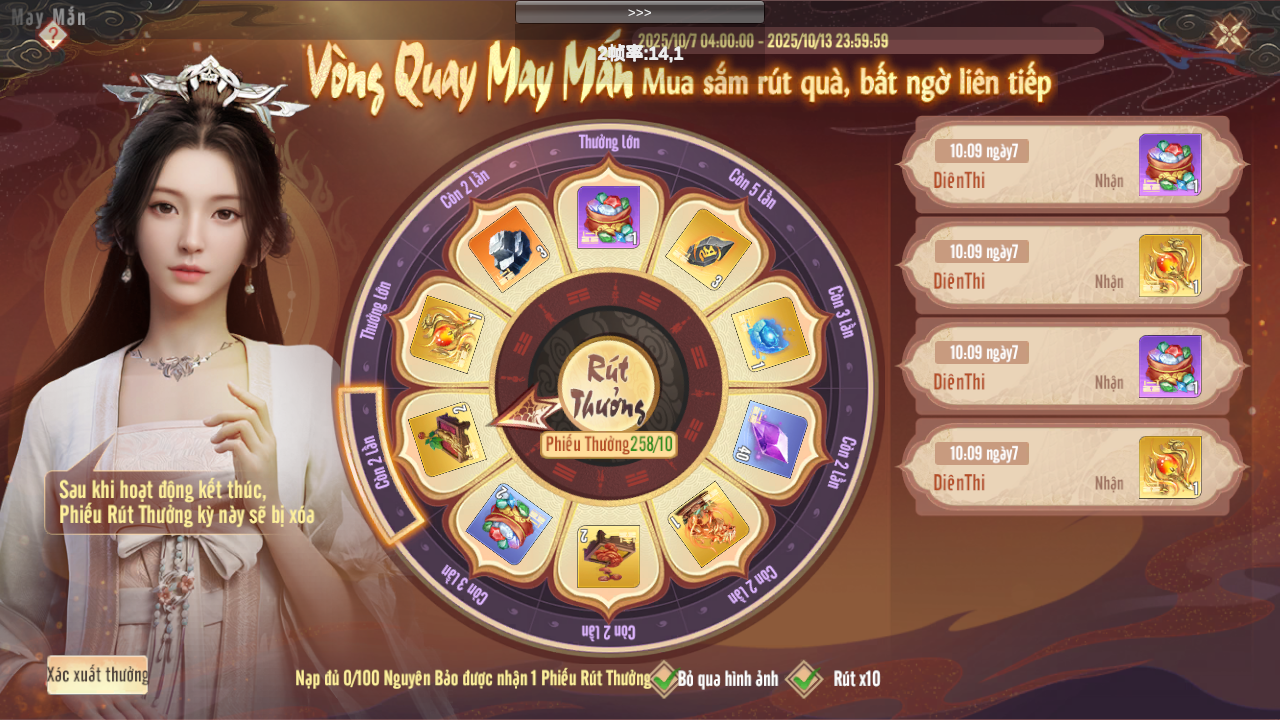The height and width of the screenshot is (720, 1280).
Task: Select the purple gem bag prize on wheel
Action: [608, 217]
